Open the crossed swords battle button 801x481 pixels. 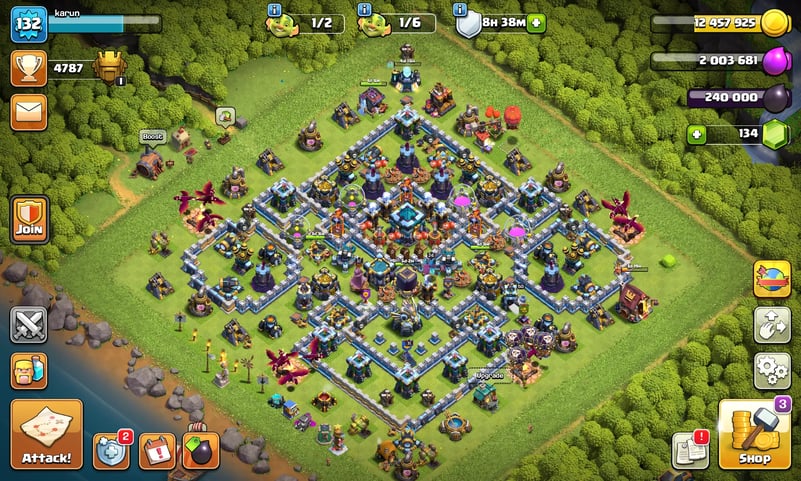click(x=29, y=325)
